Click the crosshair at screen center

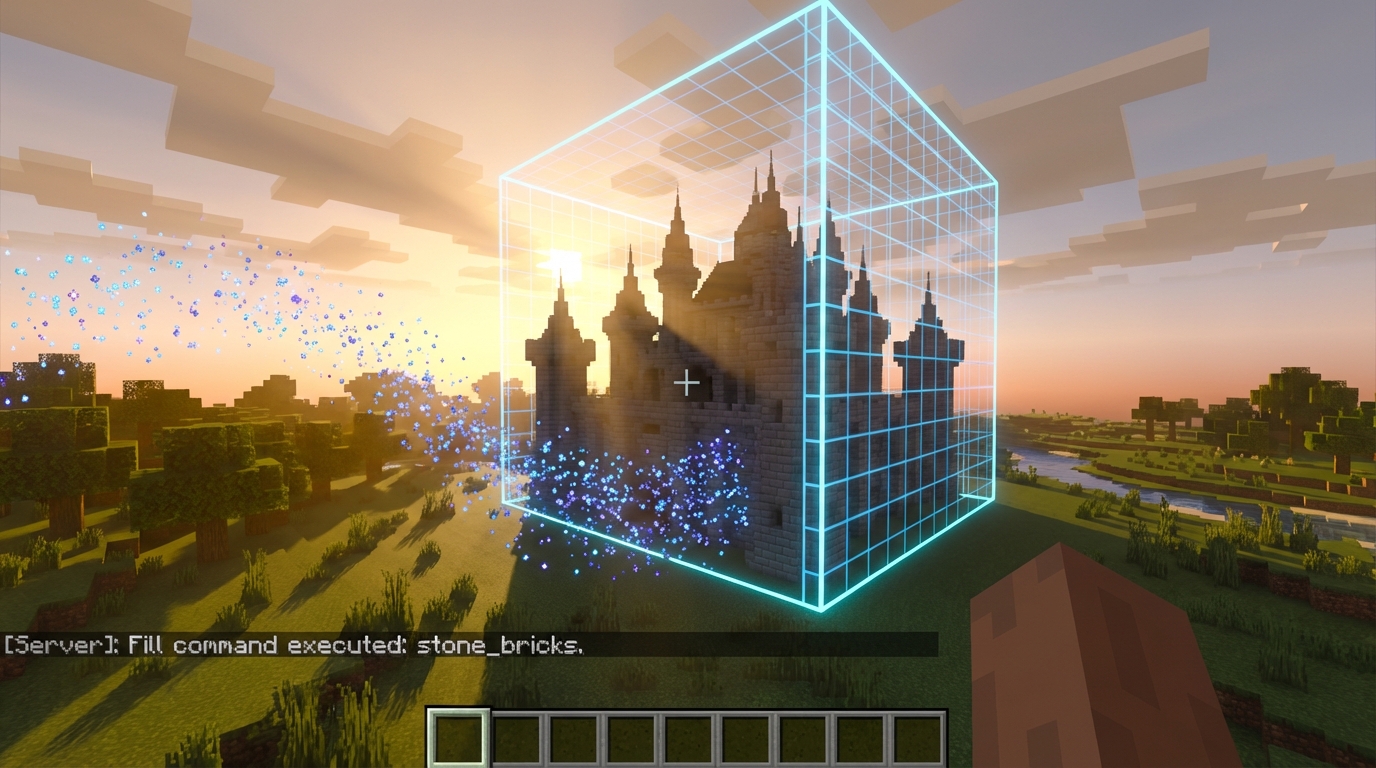click(x=686, y=381)
